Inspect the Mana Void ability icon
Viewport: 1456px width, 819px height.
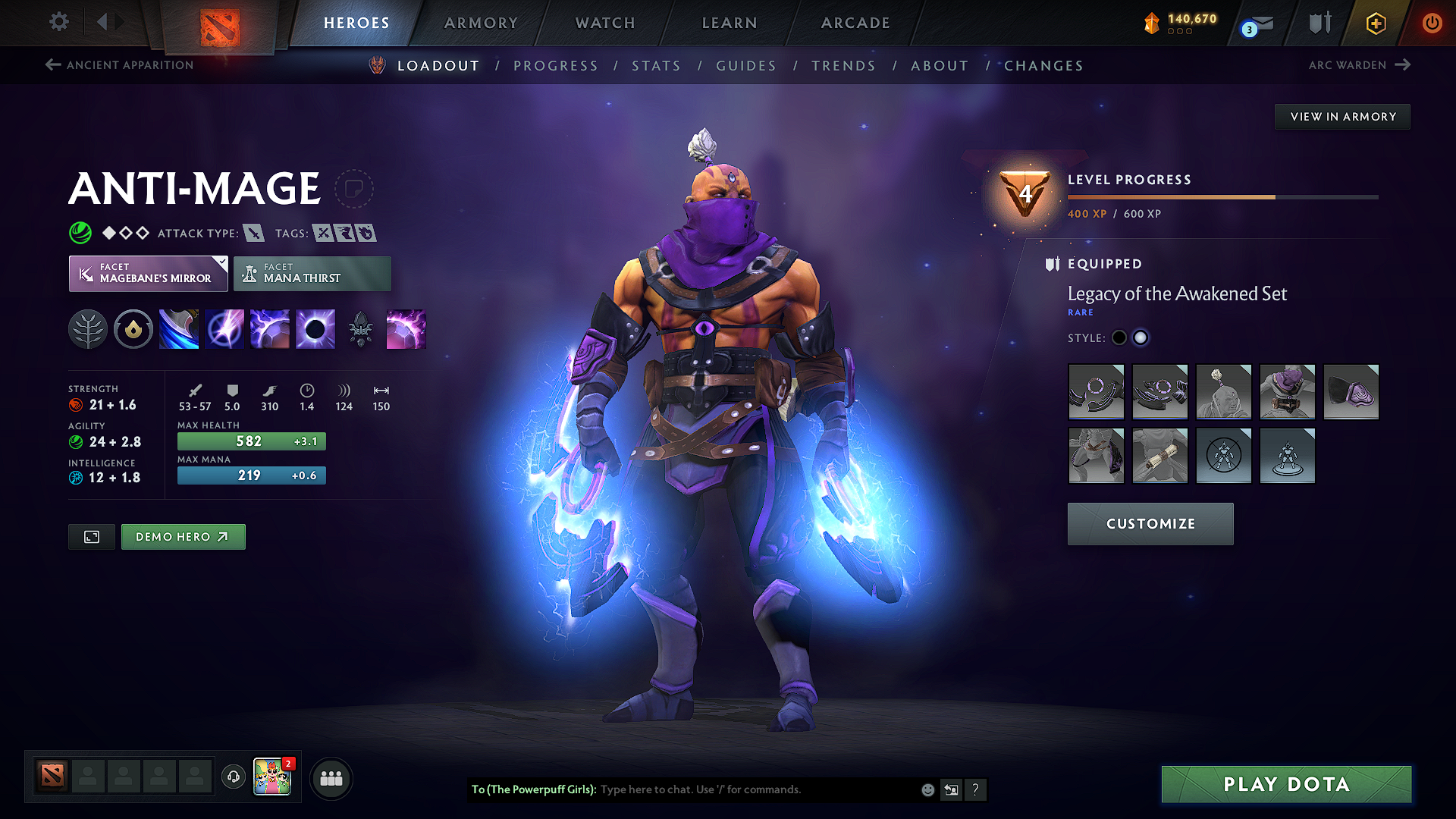tap(315, 328)
